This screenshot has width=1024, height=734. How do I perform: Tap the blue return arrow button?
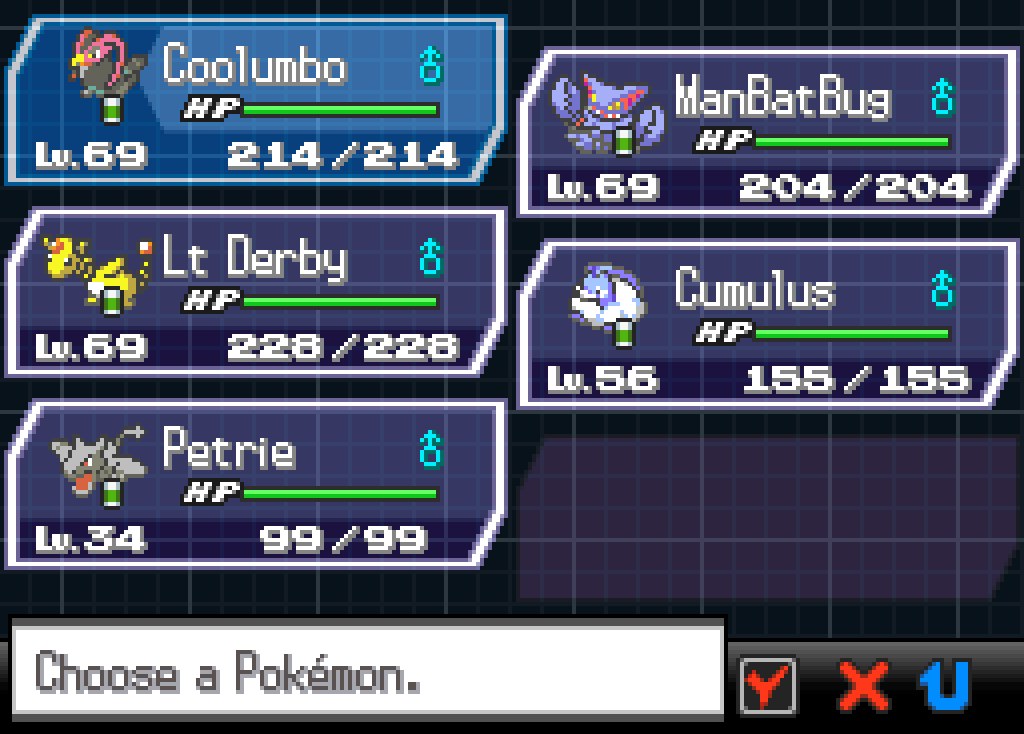[945, 685]
